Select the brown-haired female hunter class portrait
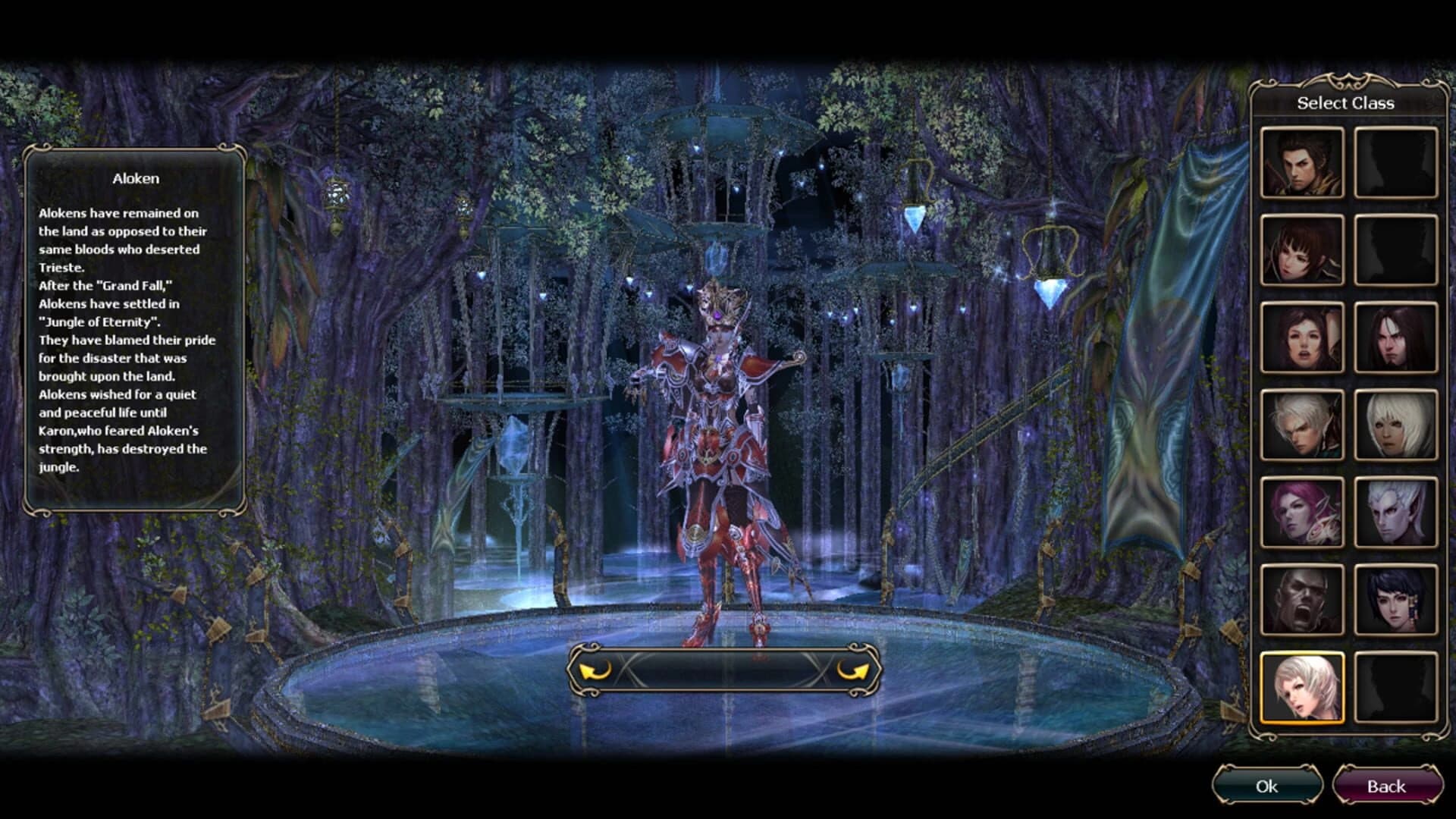Viewport: 1456px width, 819px height. (x=1303, y=251)
